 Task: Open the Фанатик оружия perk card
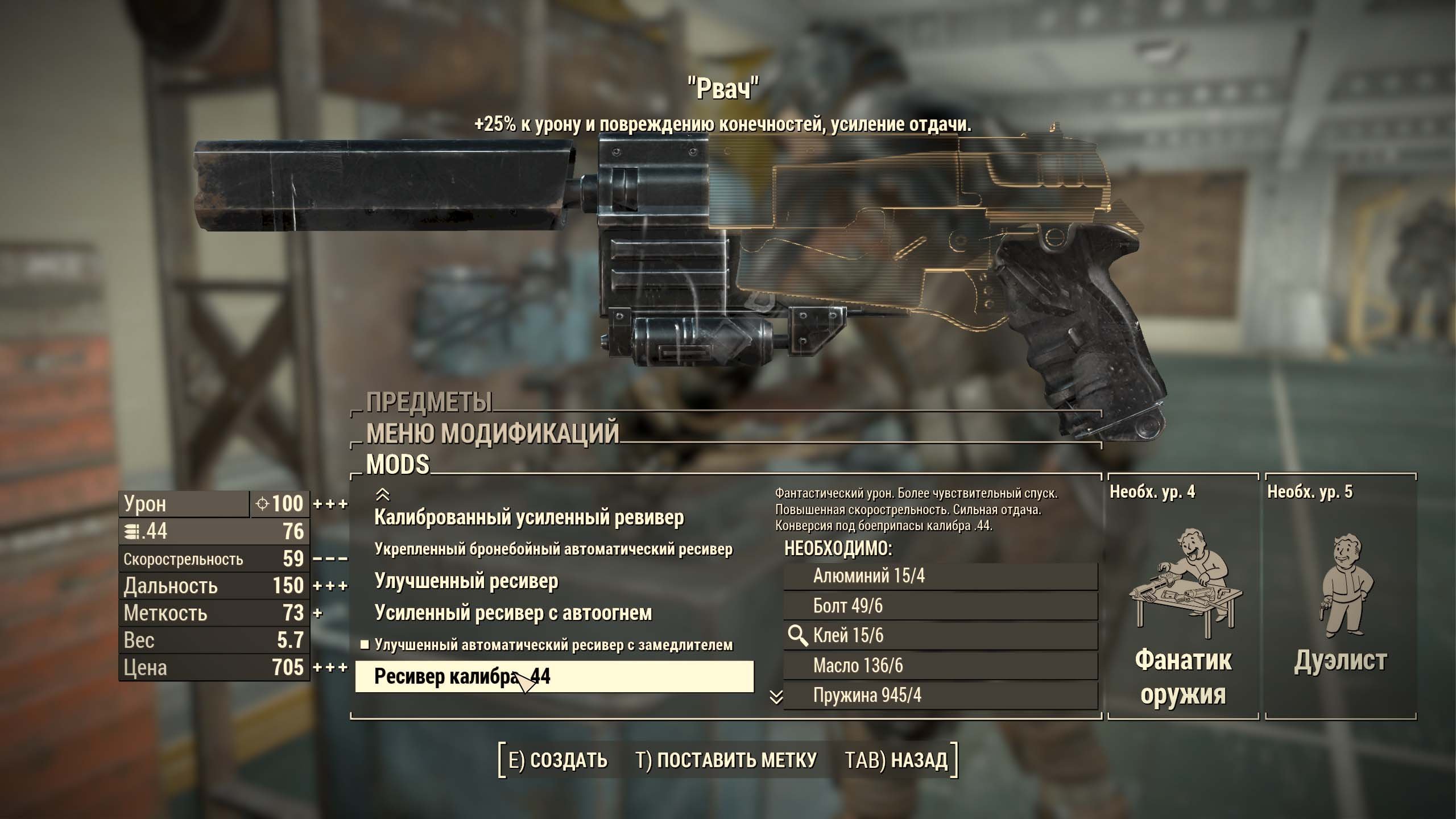click(1183, 597)
